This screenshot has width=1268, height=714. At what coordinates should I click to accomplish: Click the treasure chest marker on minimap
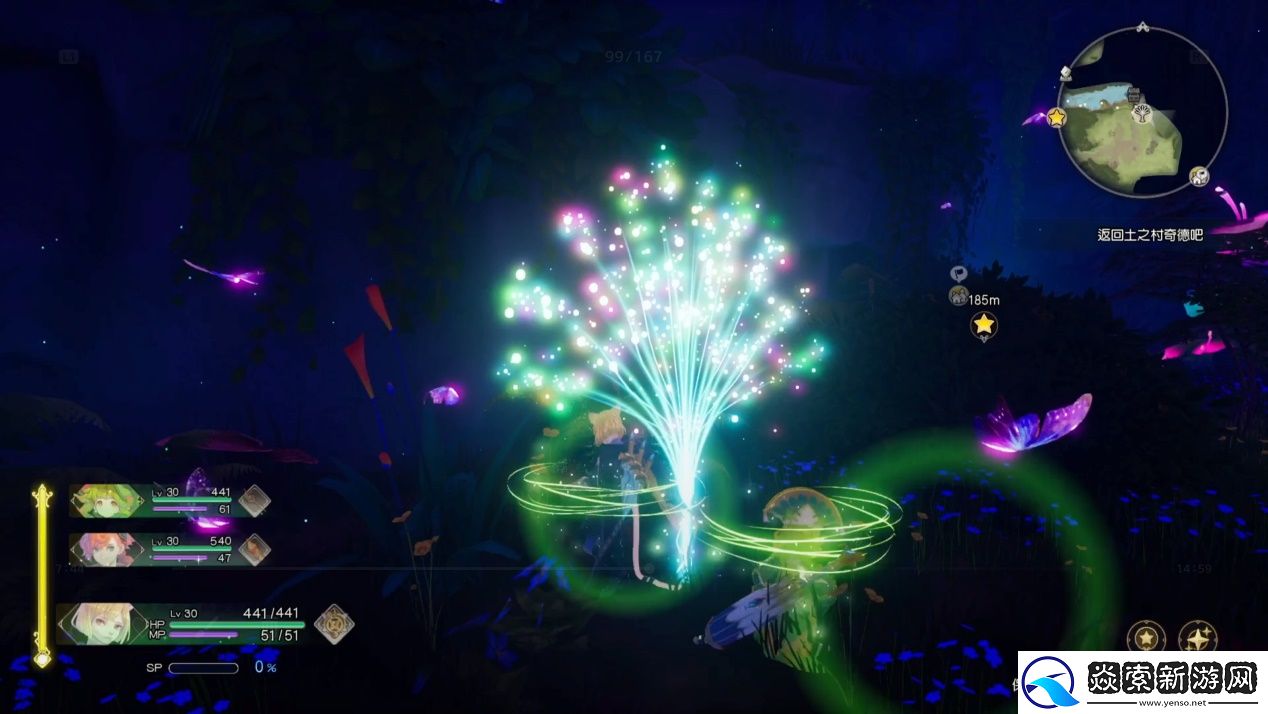[1134, 94]
